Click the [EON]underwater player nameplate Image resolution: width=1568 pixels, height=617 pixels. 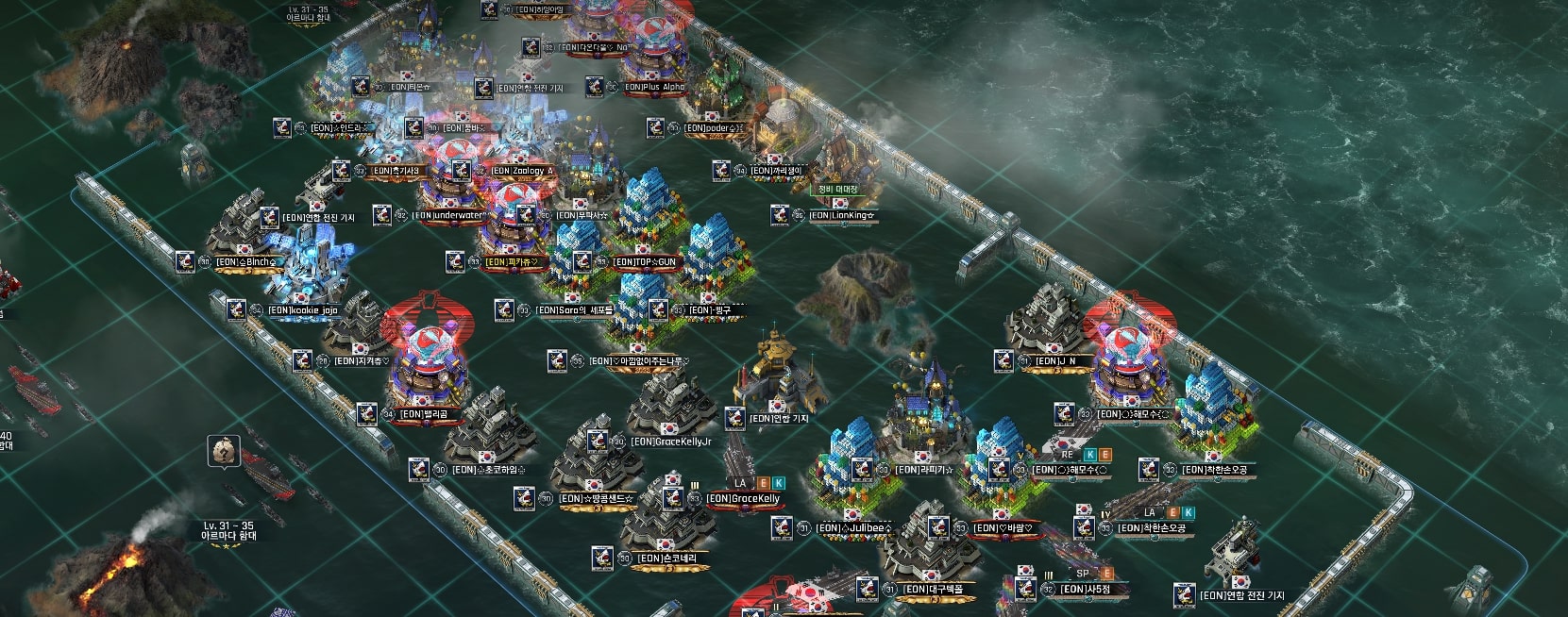pos(451,215)
